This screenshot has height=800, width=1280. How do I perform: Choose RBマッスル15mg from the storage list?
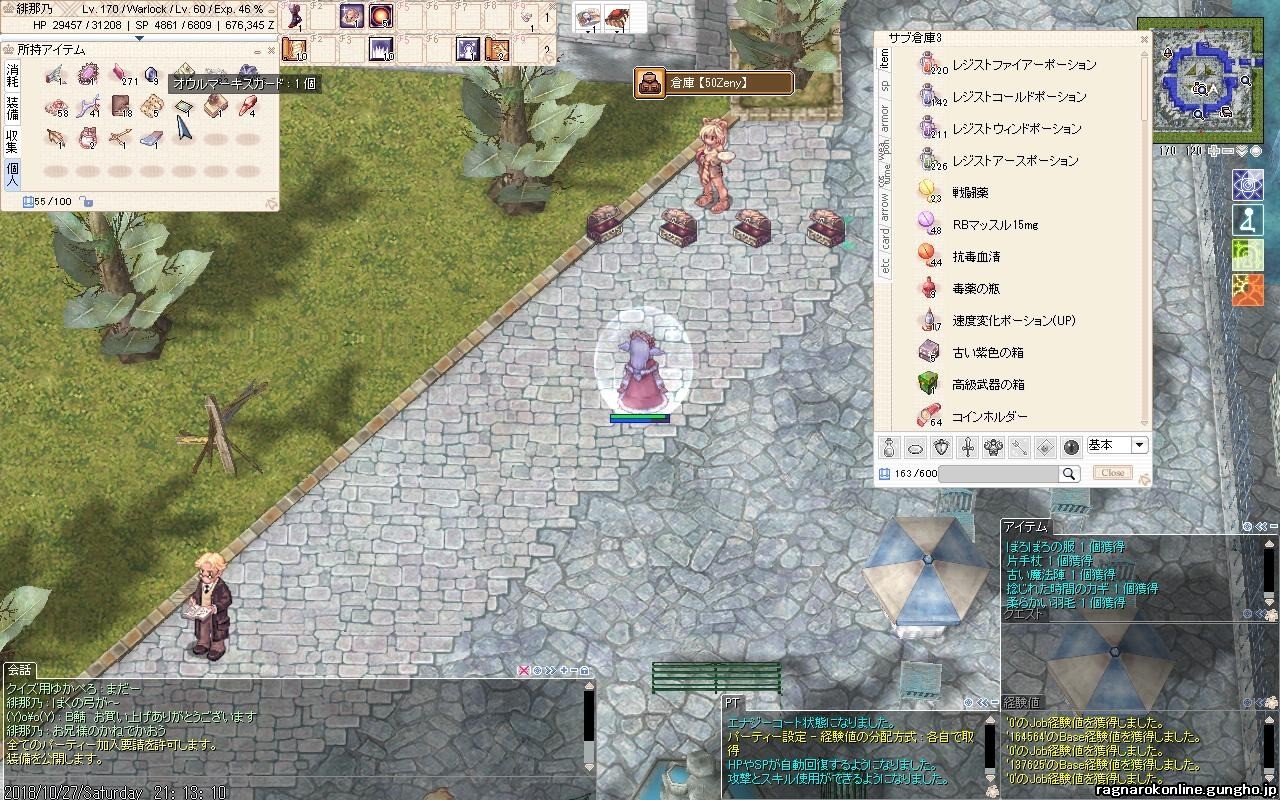click(994, 225)
